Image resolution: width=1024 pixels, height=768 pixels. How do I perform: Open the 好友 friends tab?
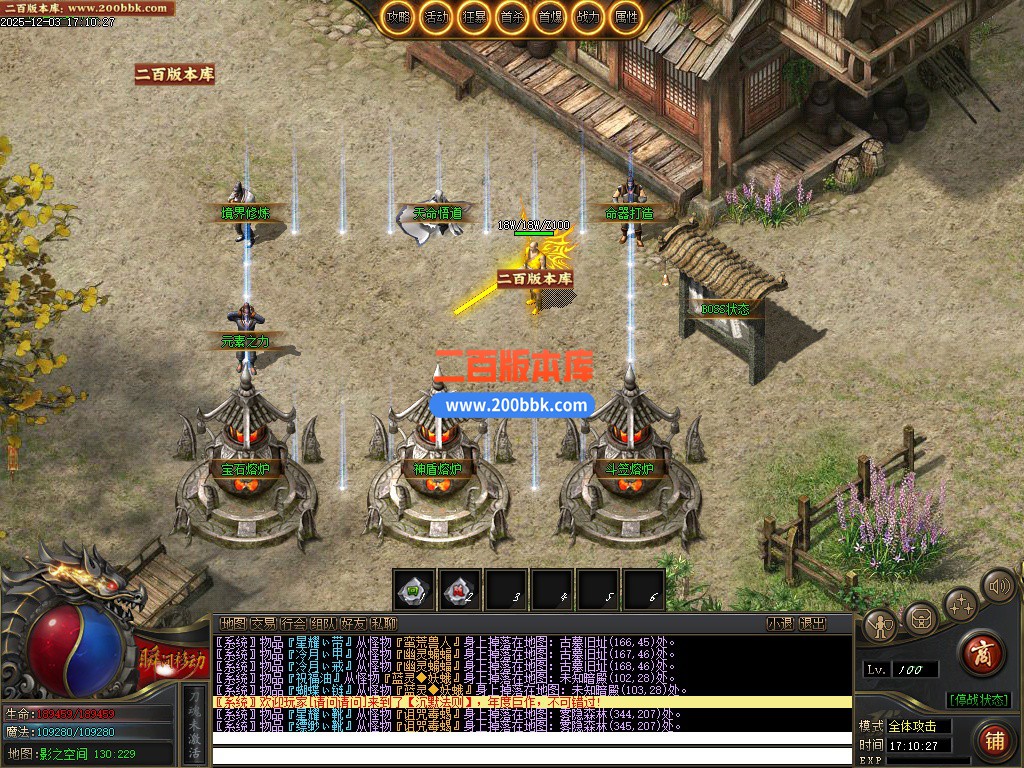click(x=353, y=623)
